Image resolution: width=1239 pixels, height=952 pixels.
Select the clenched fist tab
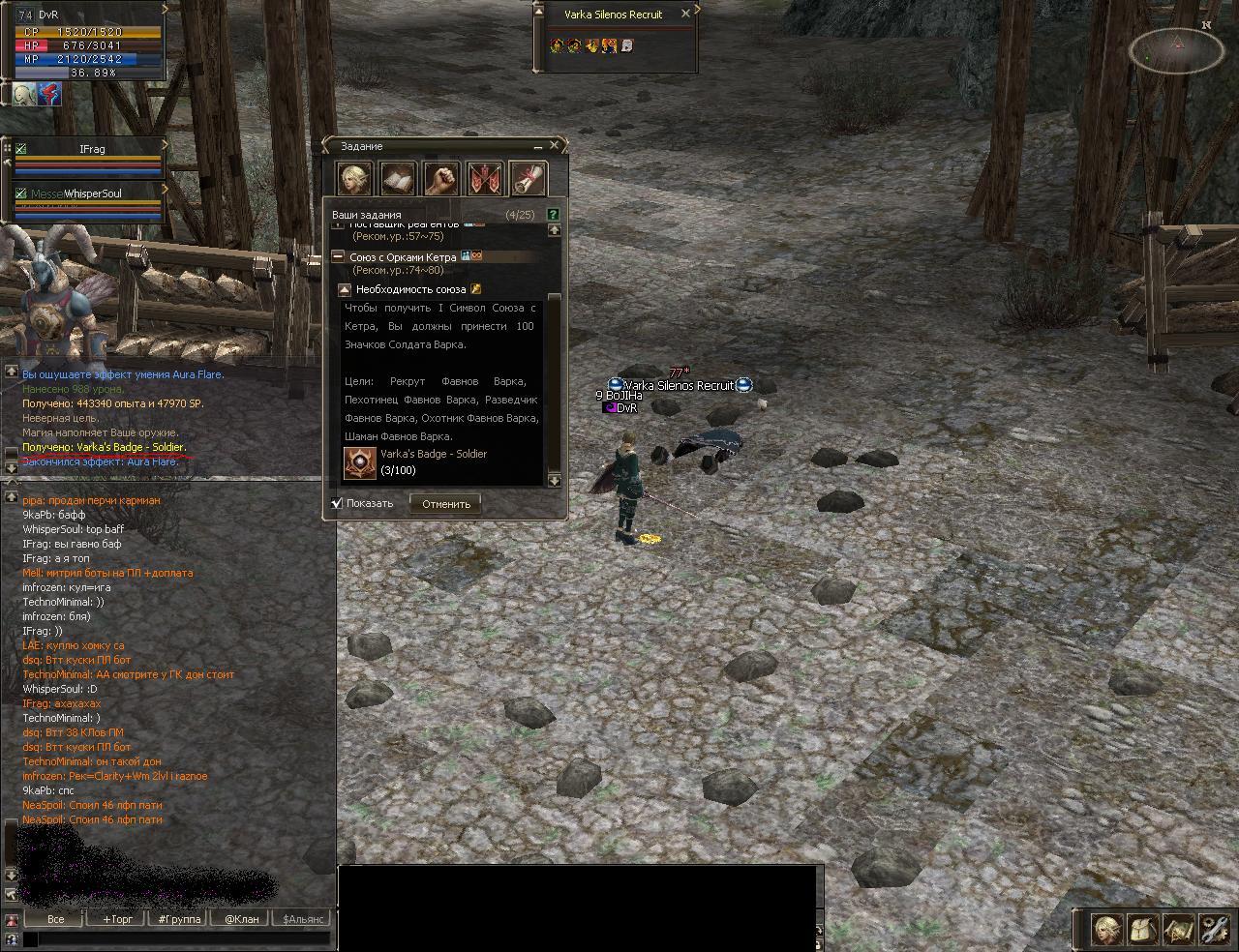441,179
